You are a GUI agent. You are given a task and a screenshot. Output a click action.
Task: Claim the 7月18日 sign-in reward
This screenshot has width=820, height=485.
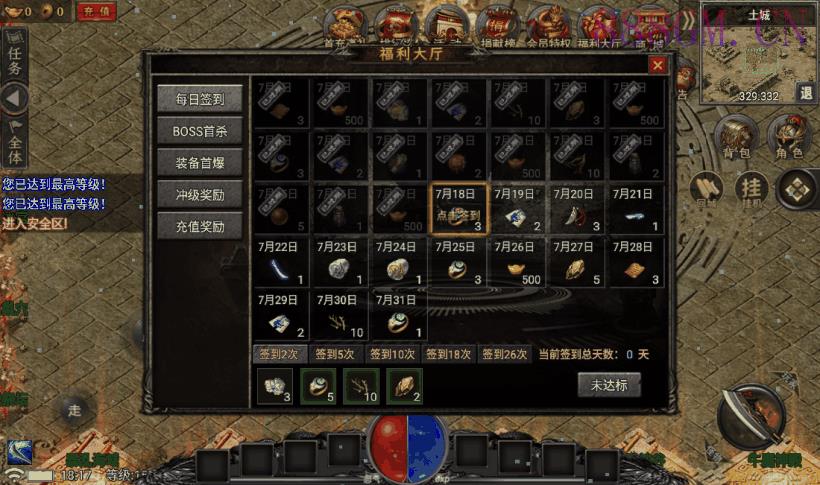tap(460, 209)
